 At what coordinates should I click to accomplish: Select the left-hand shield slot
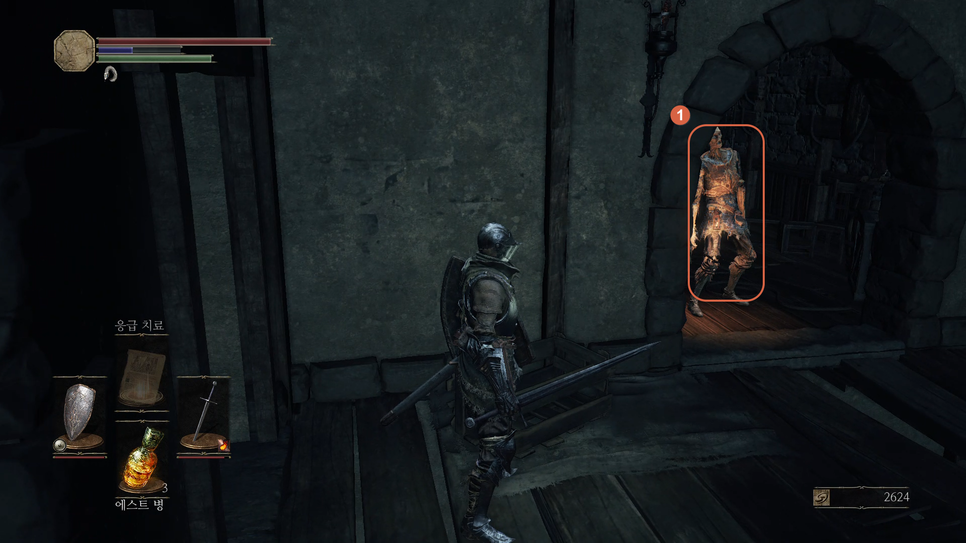click(79, 414)
